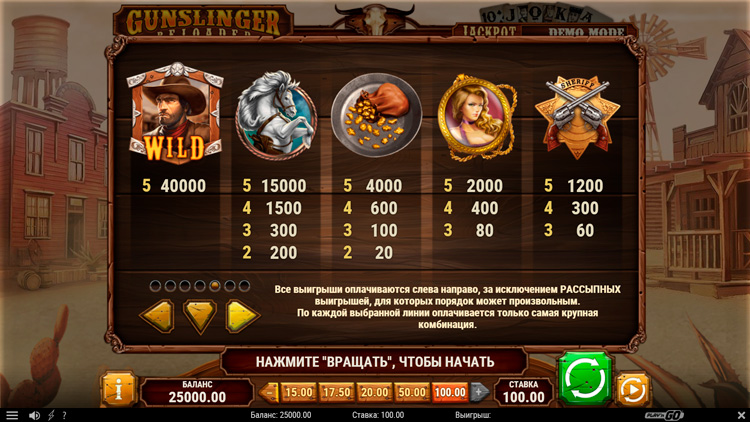Go to the previous paytable page
This screenshot has width=750, height=422.
[157, 317]
